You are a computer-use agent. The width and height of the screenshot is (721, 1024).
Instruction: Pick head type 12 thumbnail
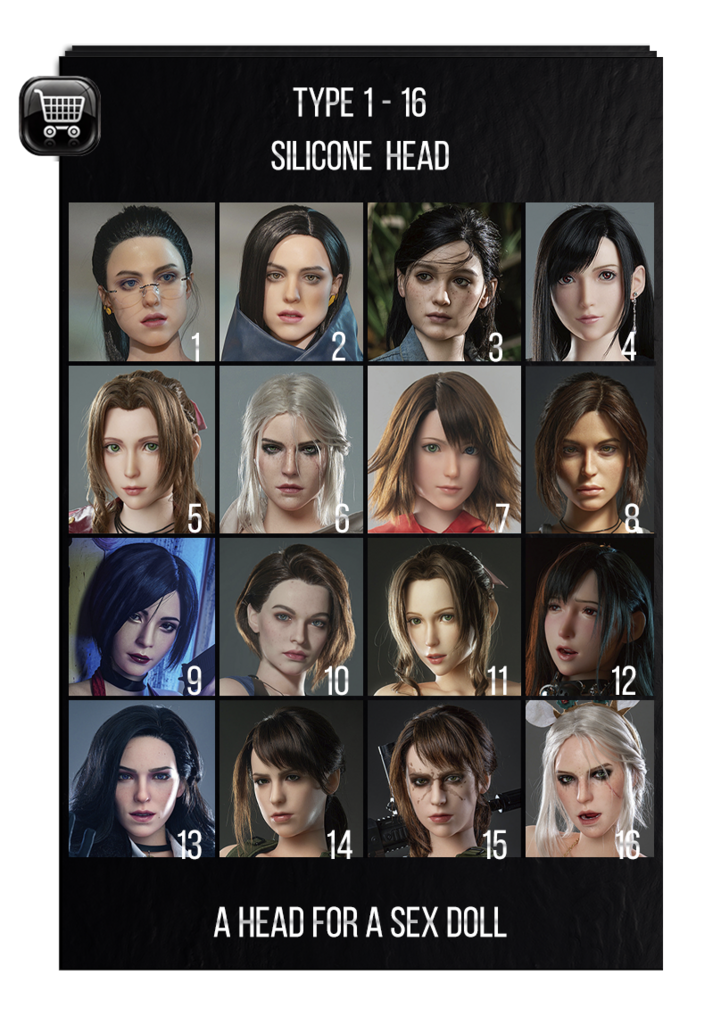coord(589,616)
